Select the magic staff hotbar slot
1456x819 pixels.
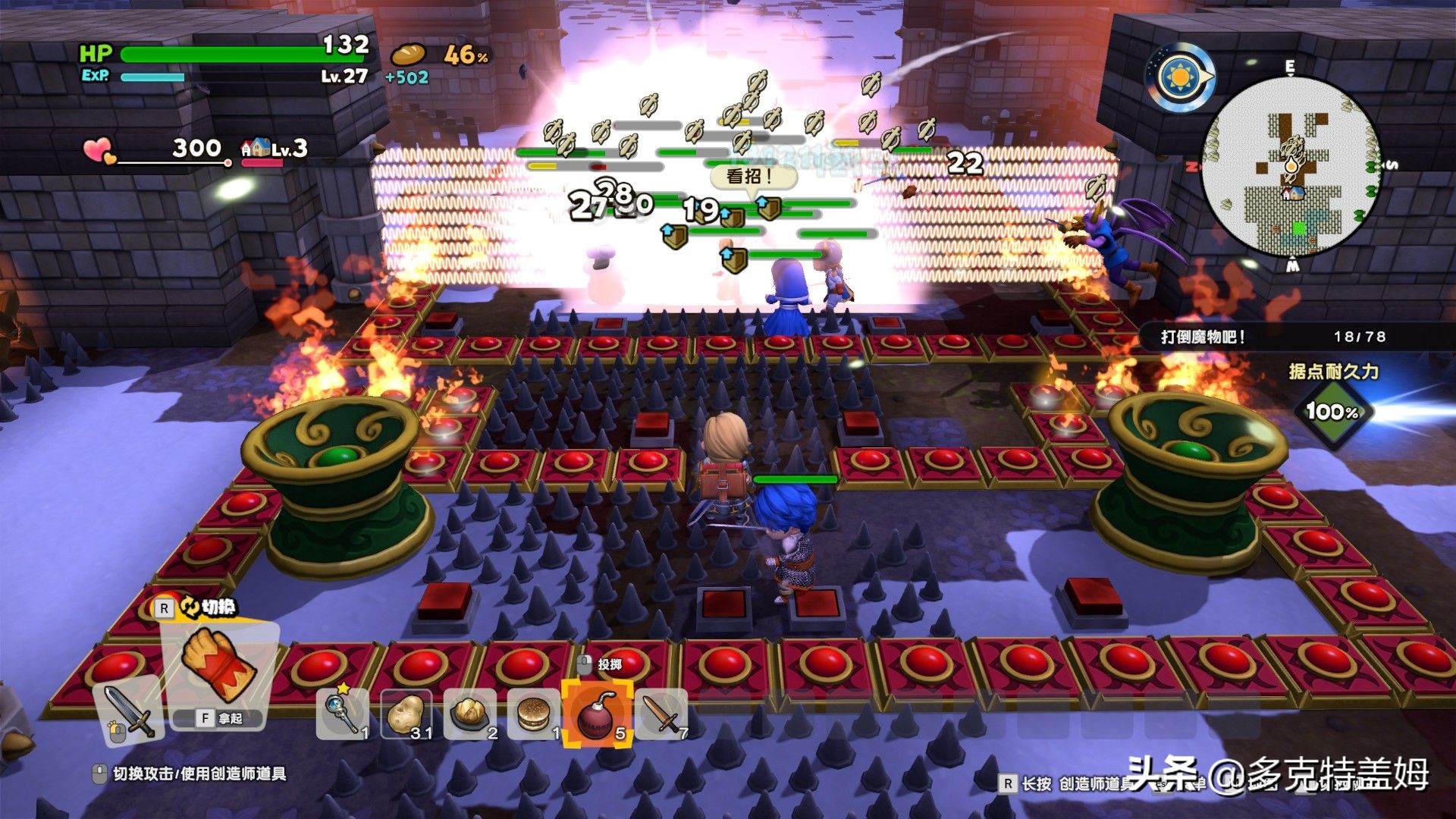click(342, 714)
